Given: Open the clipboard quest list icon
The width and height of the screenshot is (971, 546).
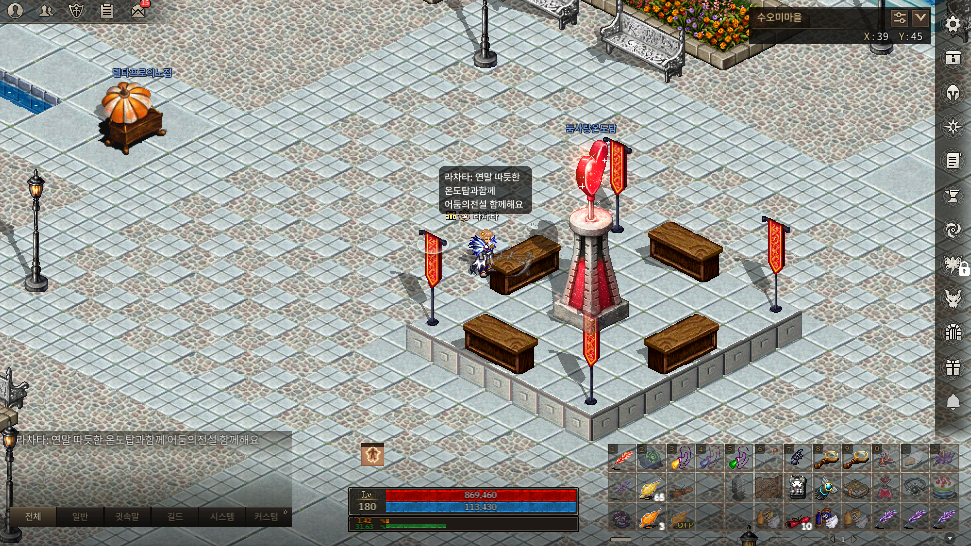Looking at the screenshot, I should tap(107, 11).
